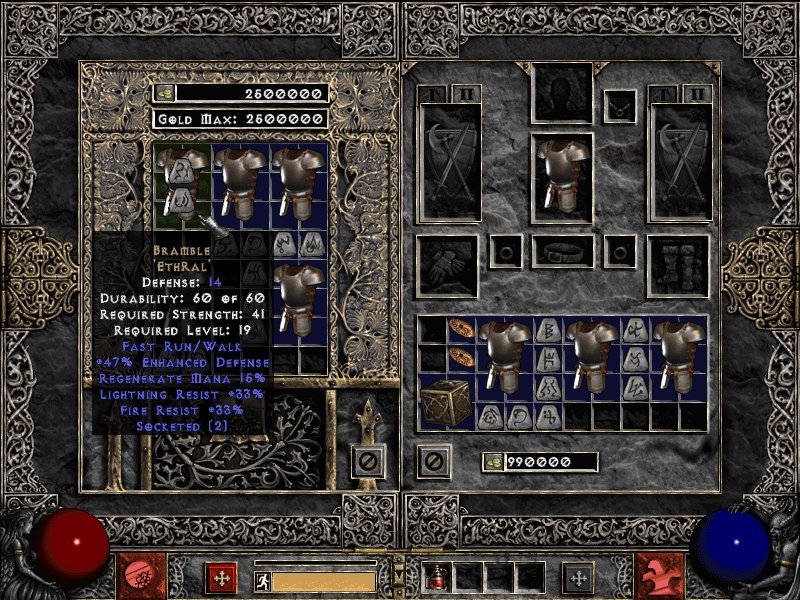Click the stash gold withdraw button
Screen dimensions: 800x600
[164, 93]
